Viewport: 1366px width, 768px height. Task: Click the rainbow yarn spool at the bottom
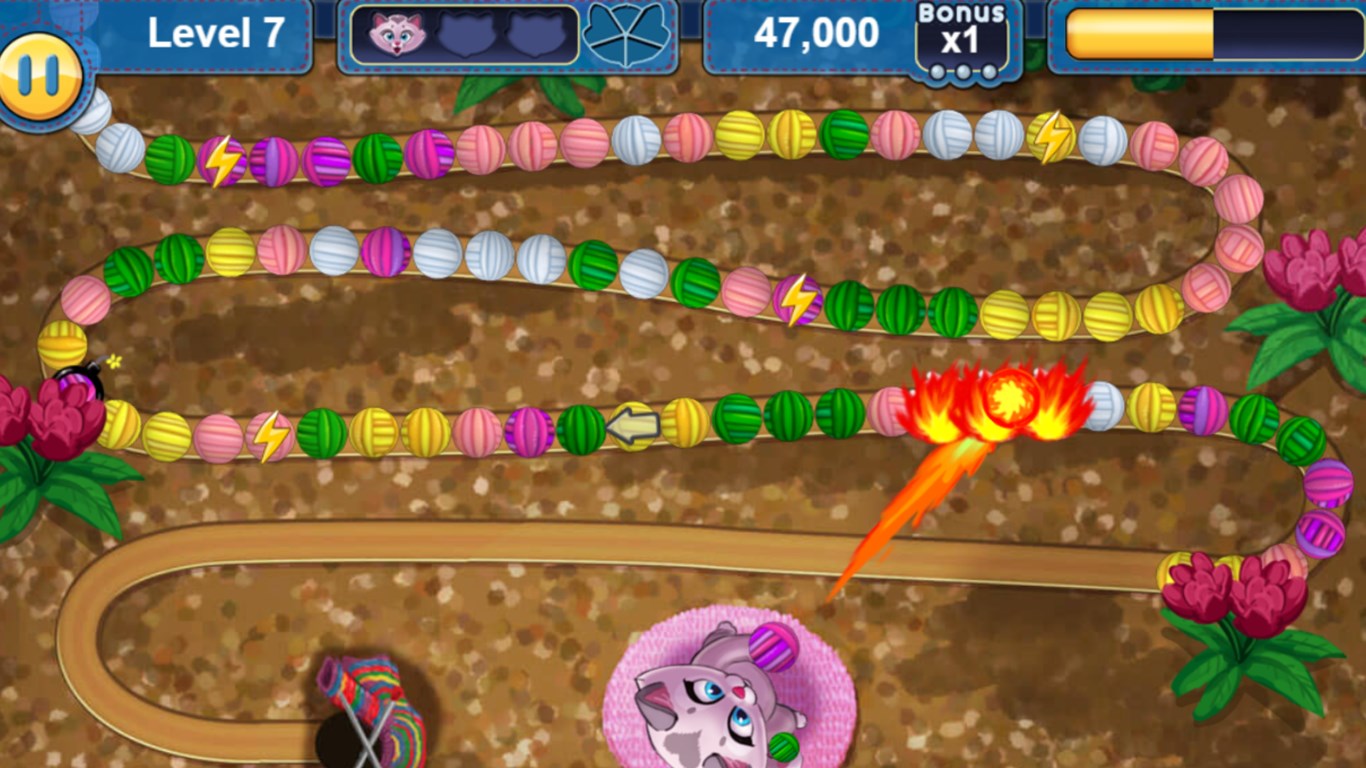(365, 700)
